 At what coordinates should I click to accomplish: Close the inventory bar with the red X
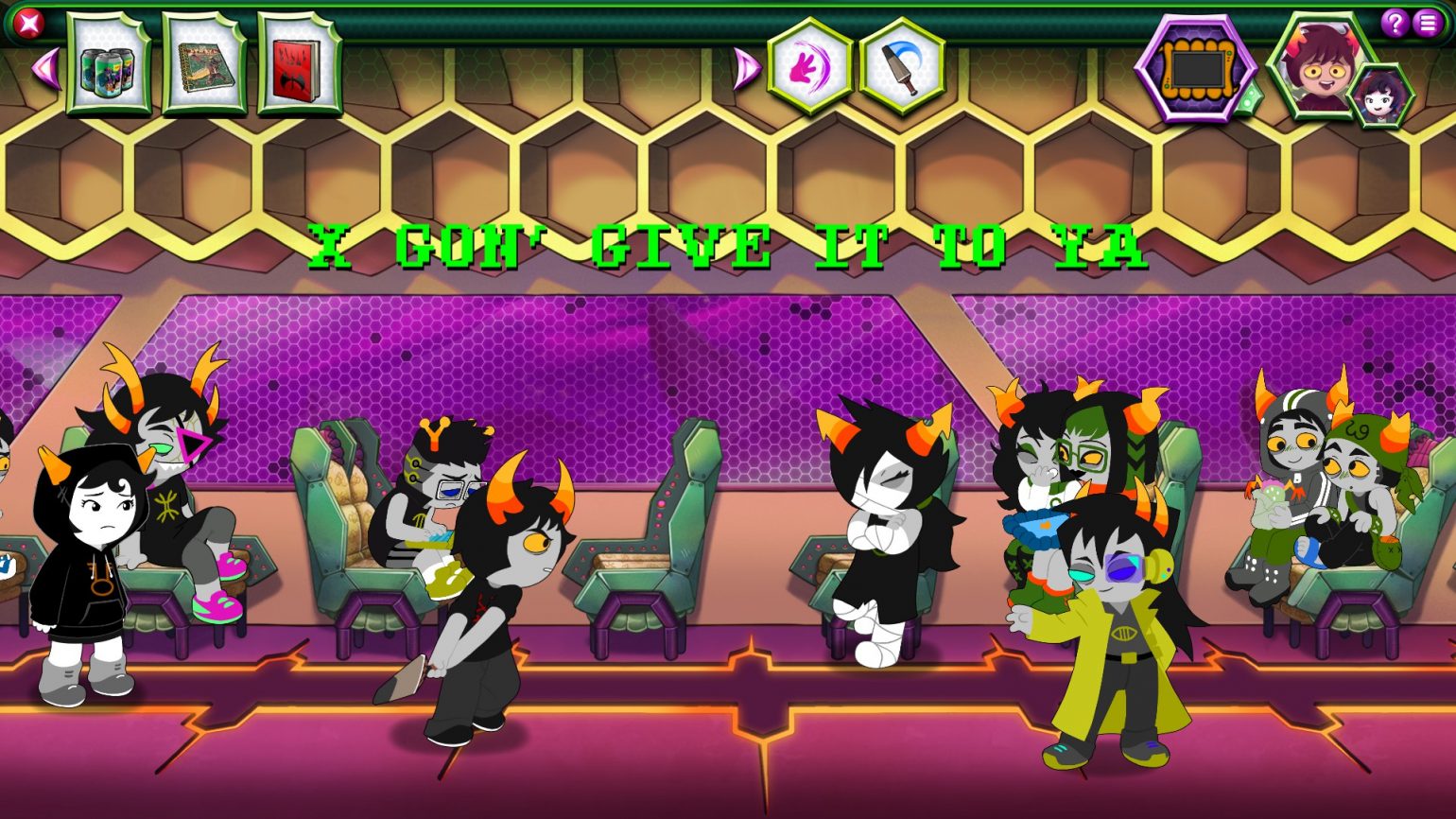(x=29, y=23)
